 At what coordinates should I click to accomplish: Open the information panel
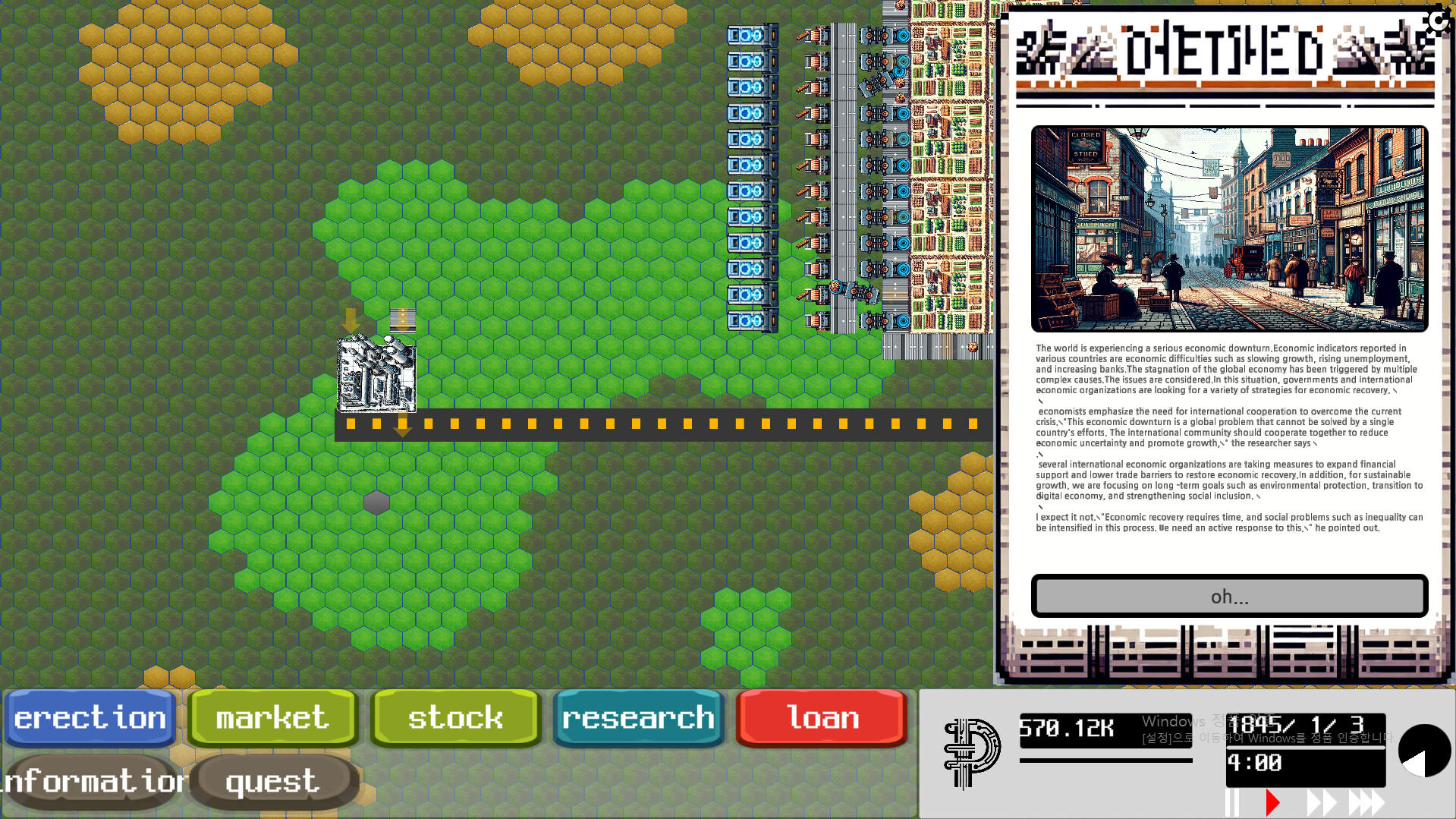(91, 780)
